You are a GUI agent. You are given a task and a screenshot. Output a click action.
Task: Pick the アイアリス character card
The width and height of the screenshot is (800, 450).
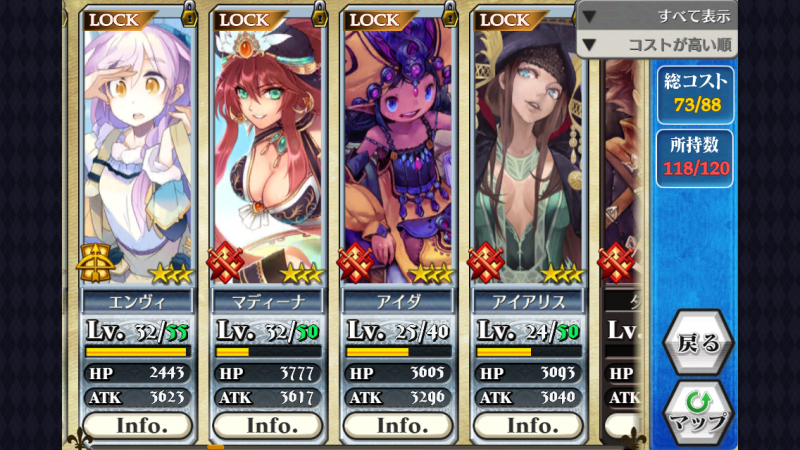coord(528,150)
